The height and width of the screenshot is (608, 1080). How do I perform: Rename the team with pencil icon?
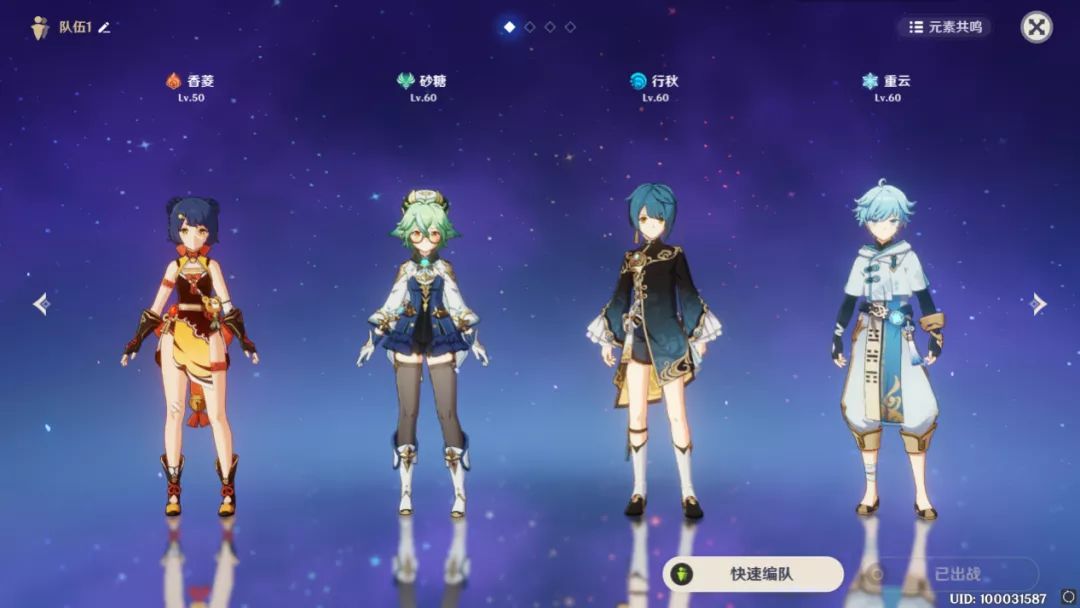coord(104,27)
